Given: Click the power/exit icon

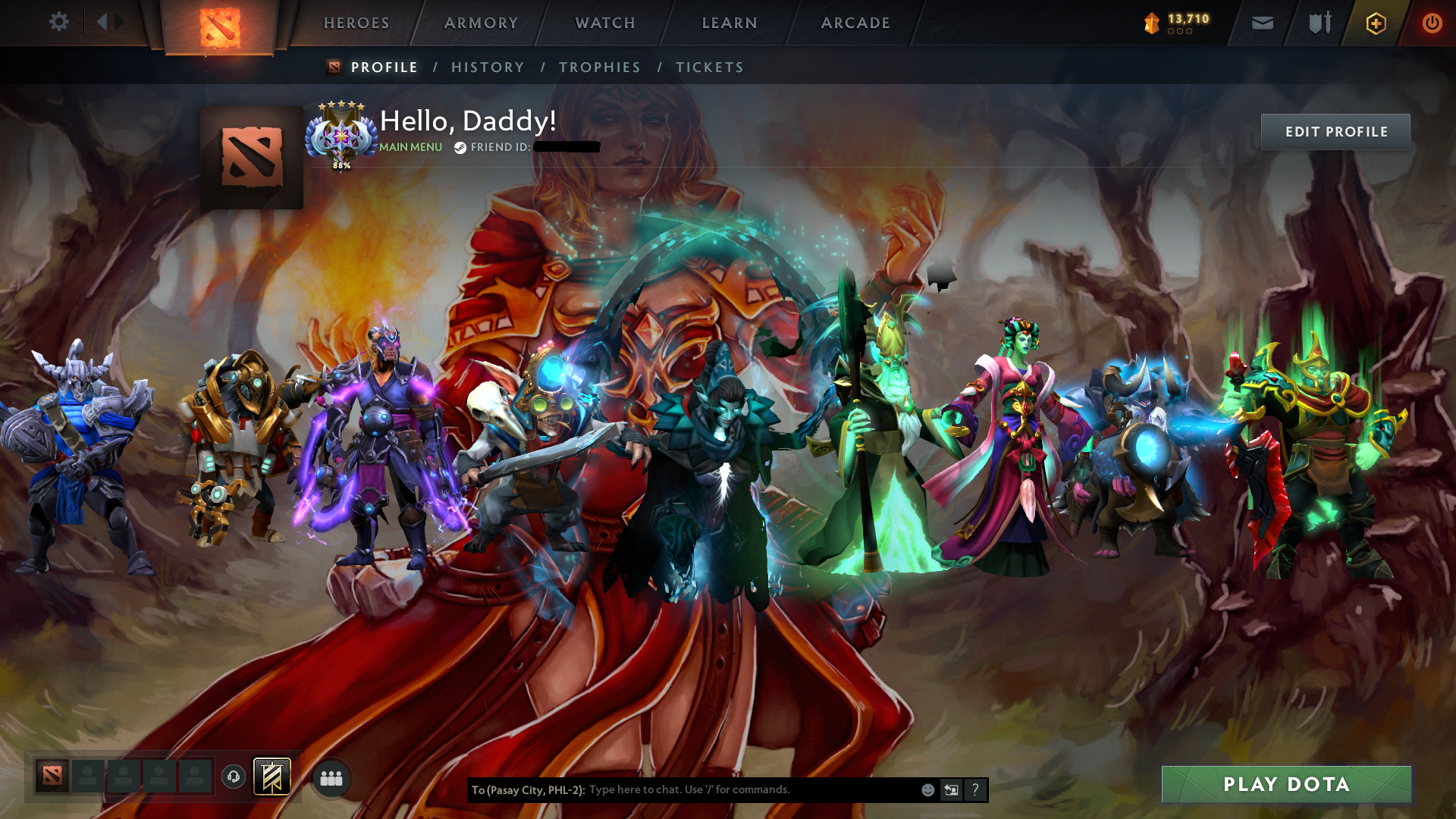Looking at the screenshot, I should (1432, 23).
